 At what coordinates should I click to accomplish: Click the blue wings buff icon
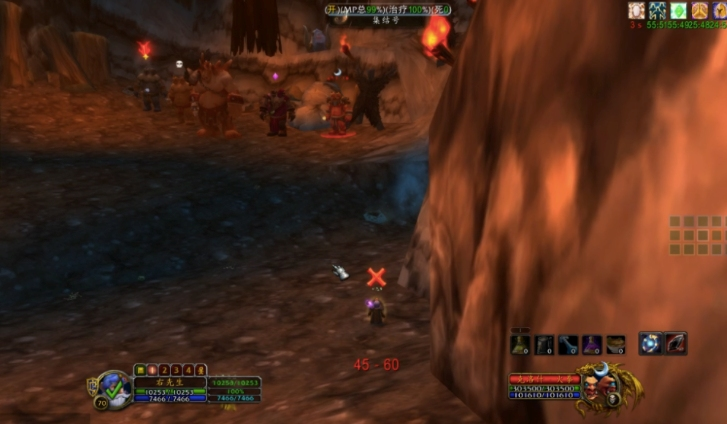pos(657,10)
